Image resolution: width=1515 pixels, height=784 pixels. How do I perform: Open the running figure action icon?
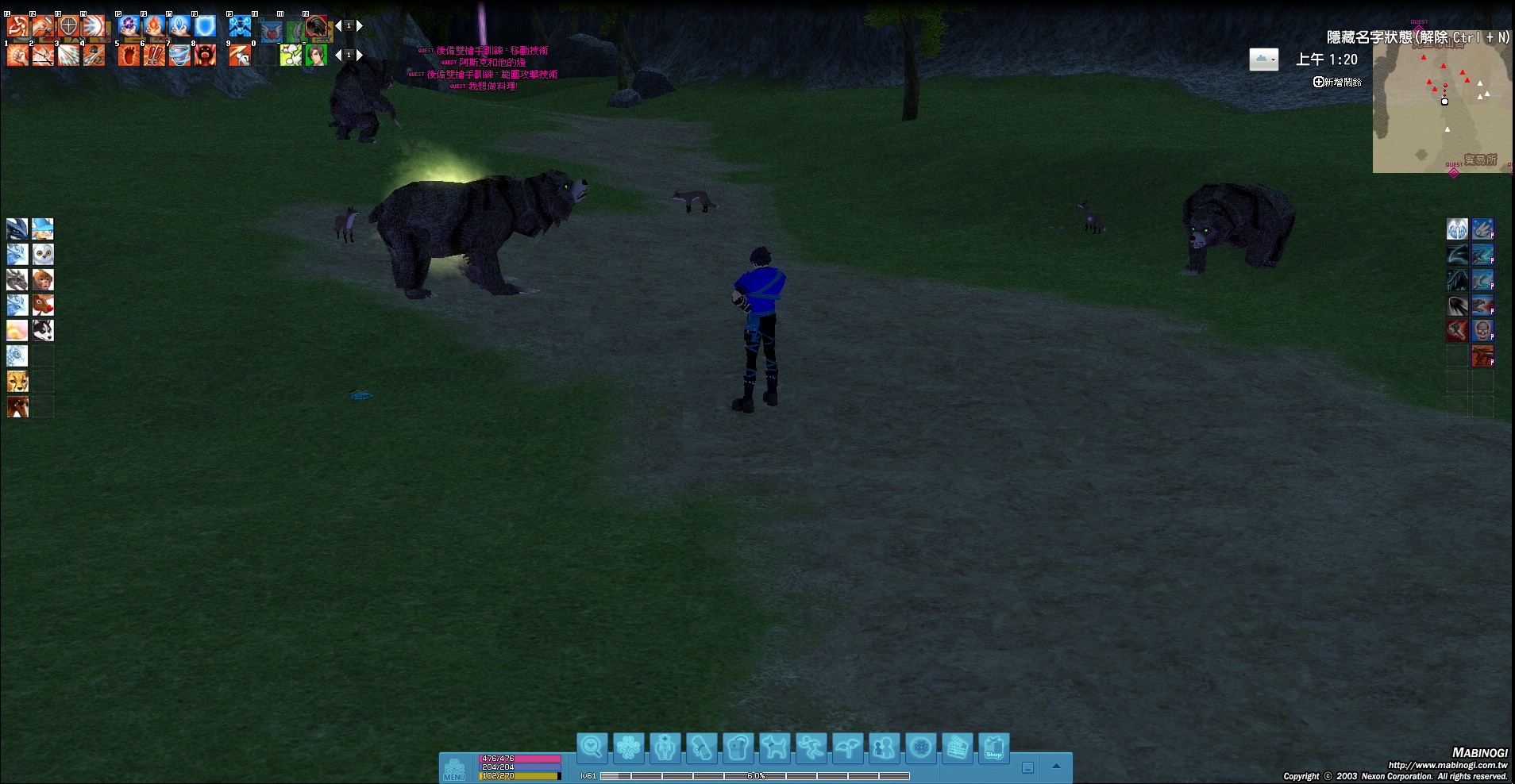[x=811, y=747]
